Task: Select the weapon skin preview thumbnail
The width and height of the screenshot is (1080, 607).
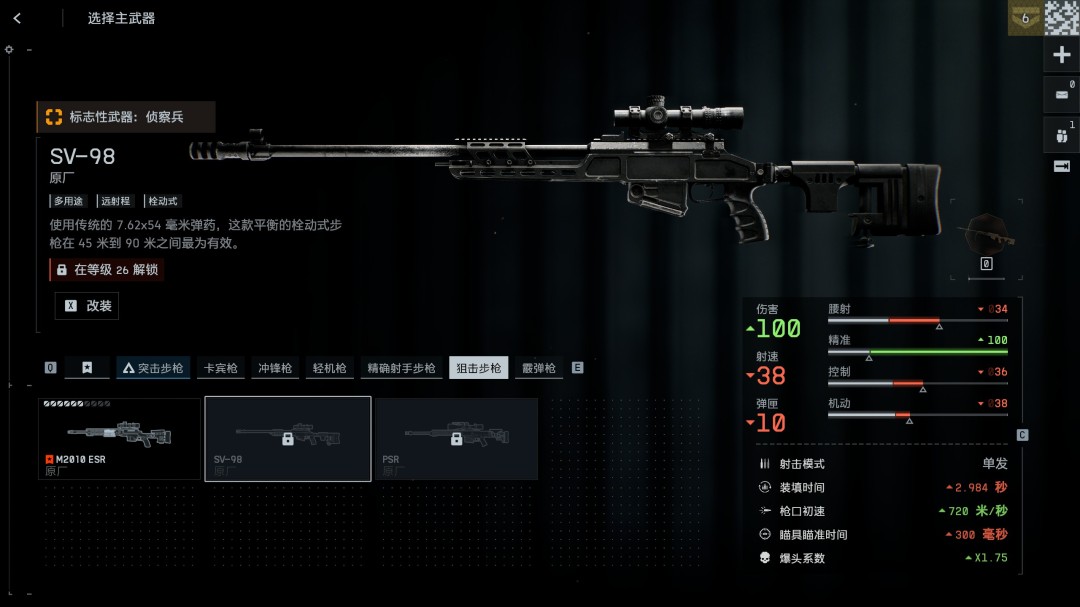Action: point(986,234)
